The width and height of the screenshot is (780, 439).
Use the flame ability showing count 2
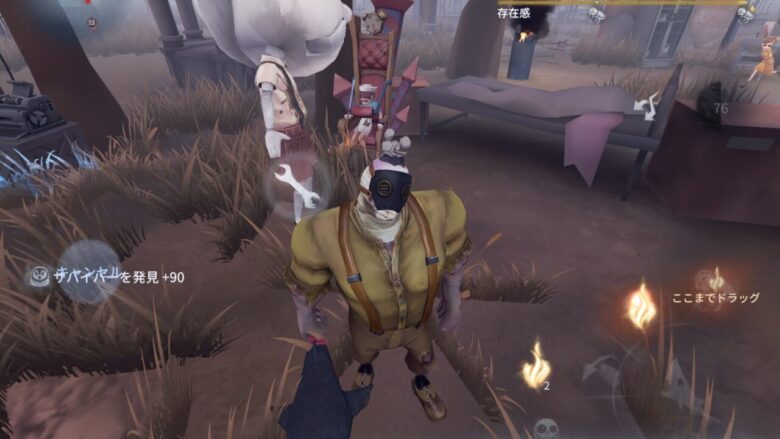click(536, 364)
